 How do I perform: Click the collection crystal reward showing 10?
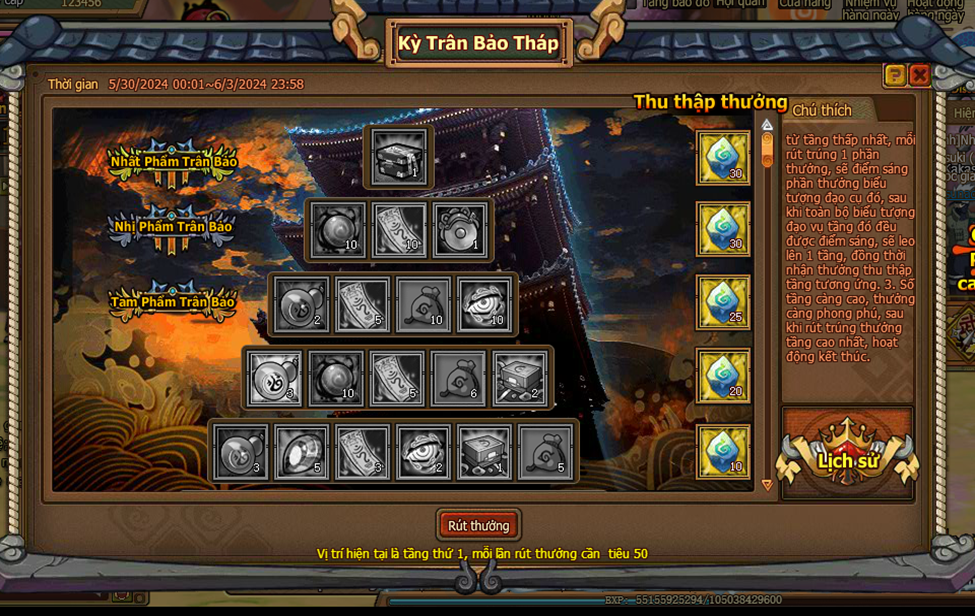[x=723, y=451]
